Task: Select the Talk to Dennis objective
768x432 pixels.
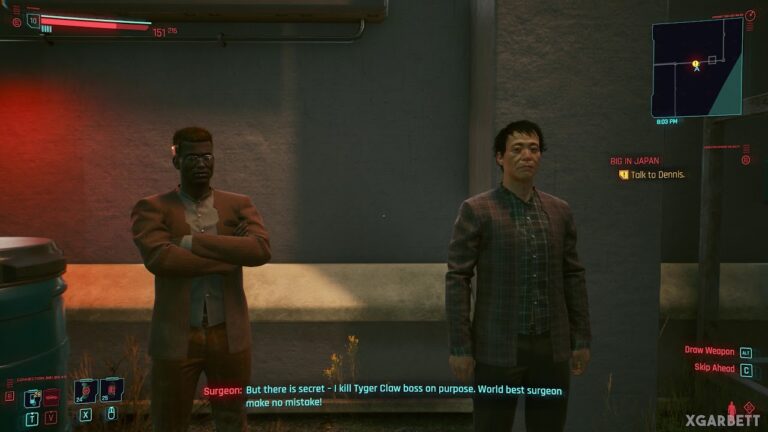Action: (x=657, y=174)
